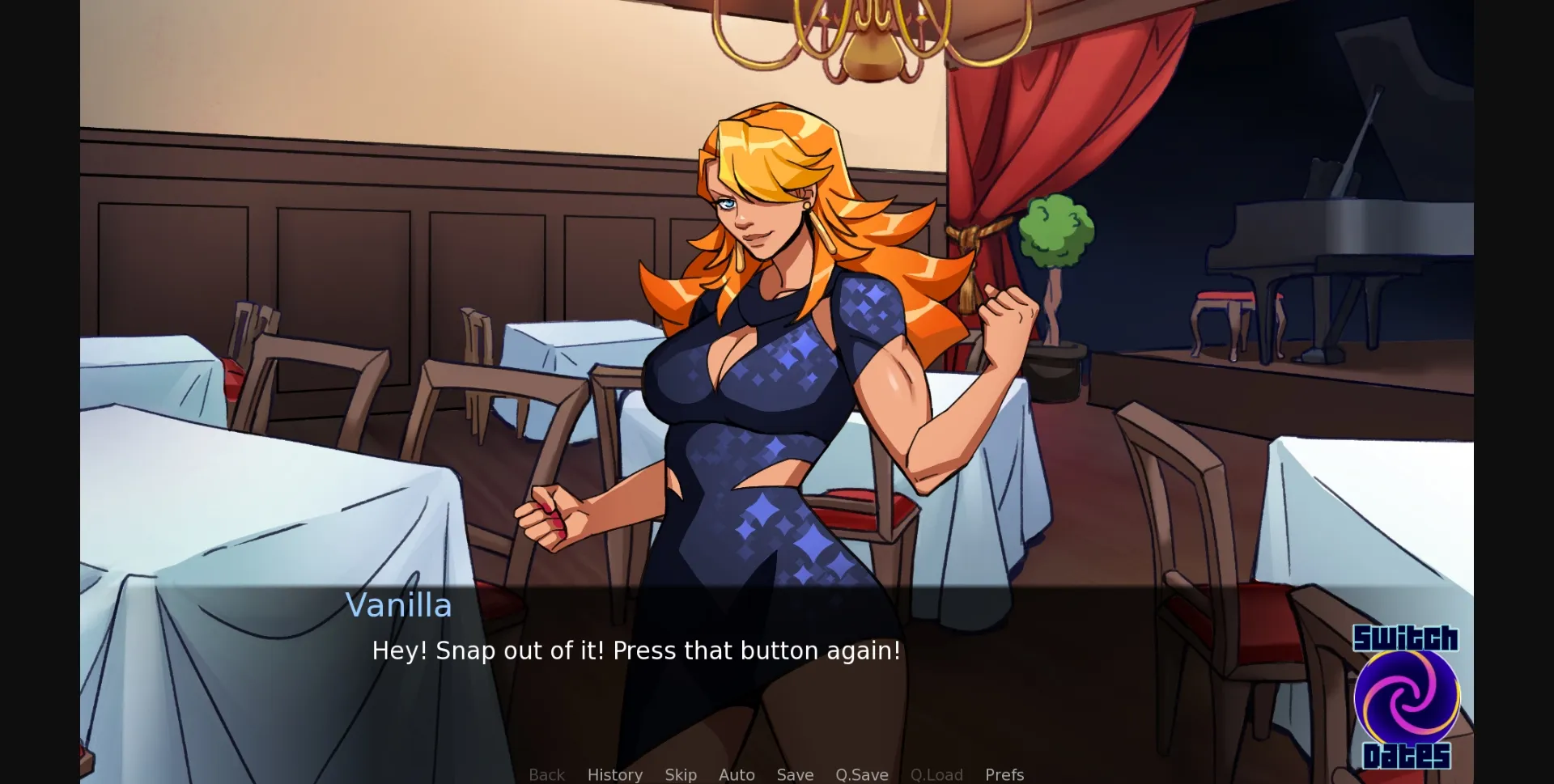
Task: Click the speaker name Vanilla
Action: 399,605
